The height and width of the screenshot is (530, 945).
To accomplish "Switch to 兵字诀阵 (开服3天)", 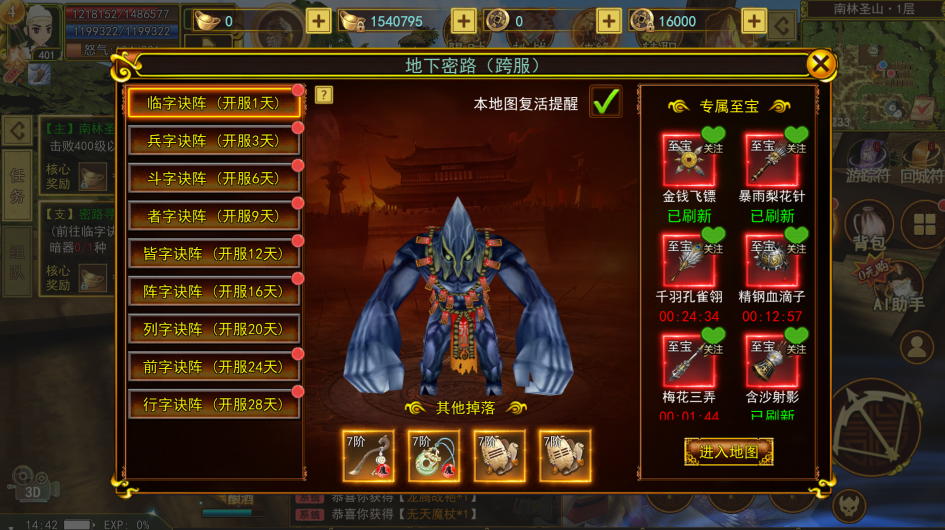I will click(213, 141).
